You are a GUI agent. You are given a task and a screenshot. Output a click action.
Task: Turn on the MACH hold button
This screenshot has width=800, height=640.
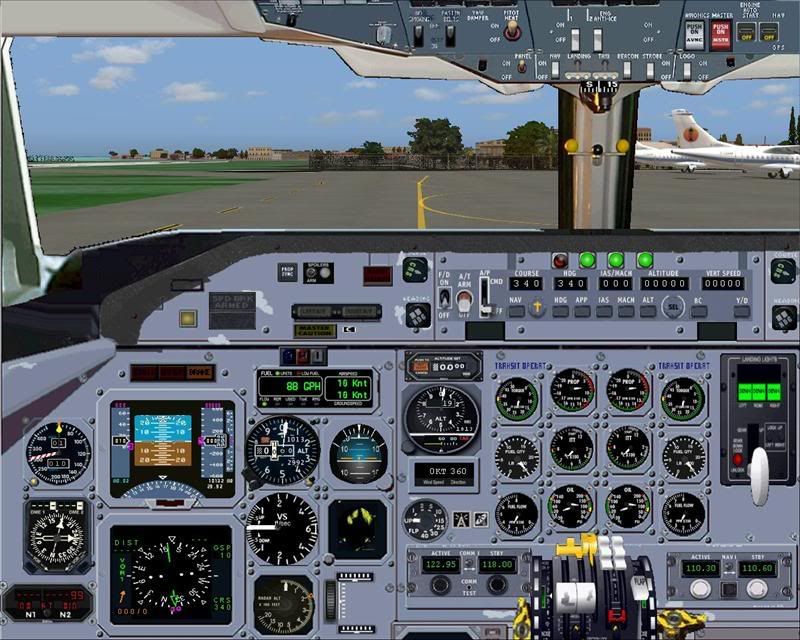point(627,311)
